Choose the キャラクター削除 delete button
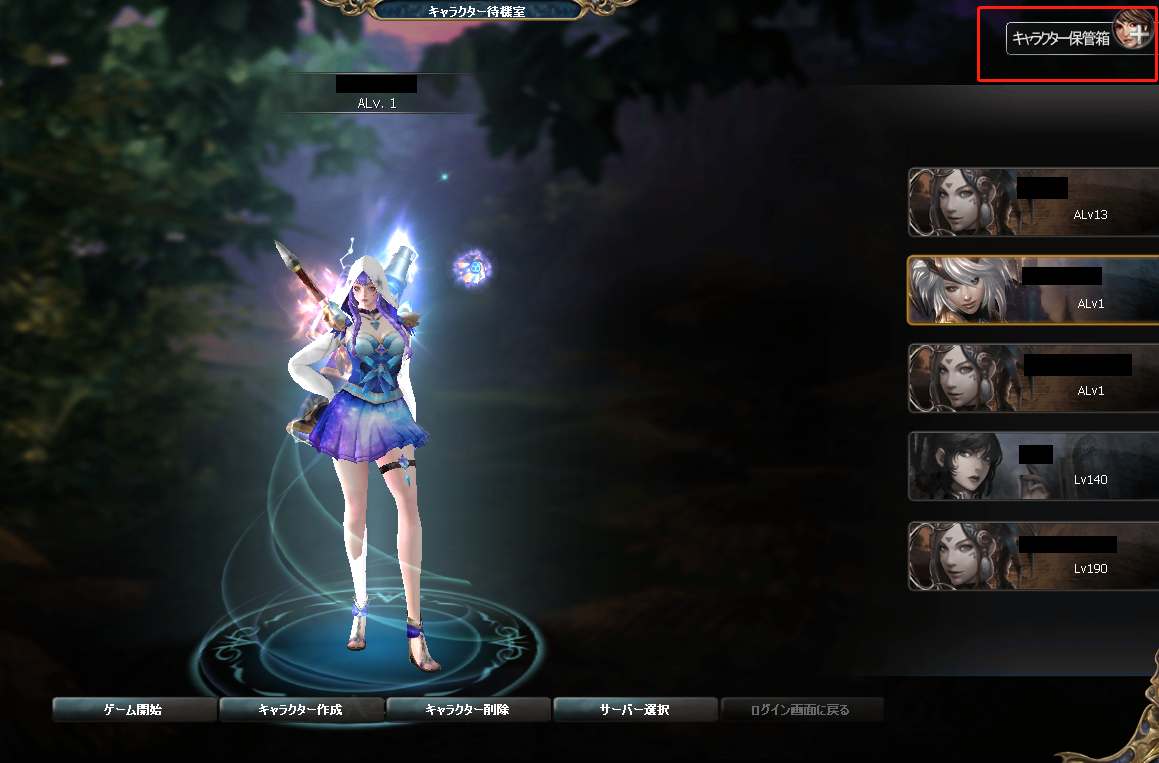Screen dimensions: 1159x763 tap(468, 710)
